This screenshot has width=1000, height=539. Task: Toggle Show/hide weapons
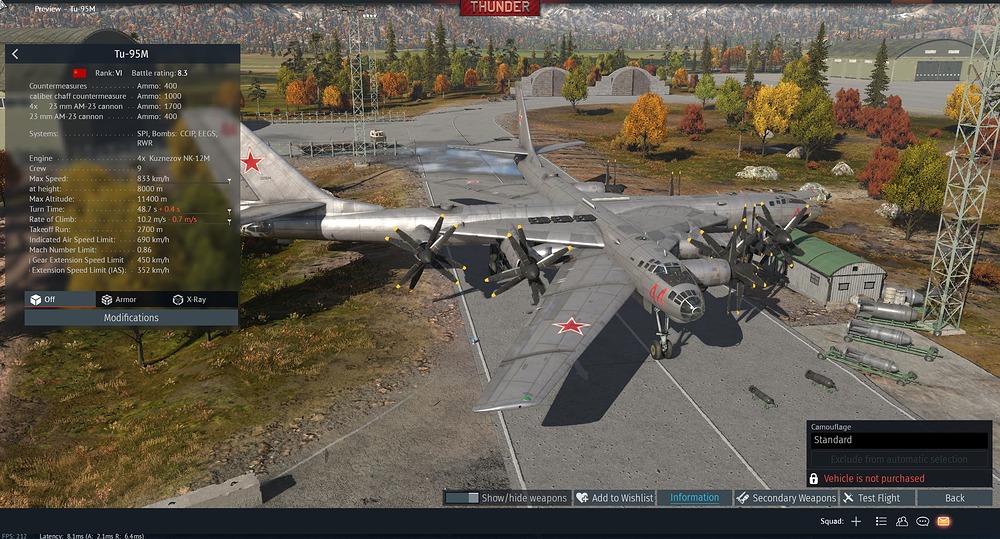[507, 498]
